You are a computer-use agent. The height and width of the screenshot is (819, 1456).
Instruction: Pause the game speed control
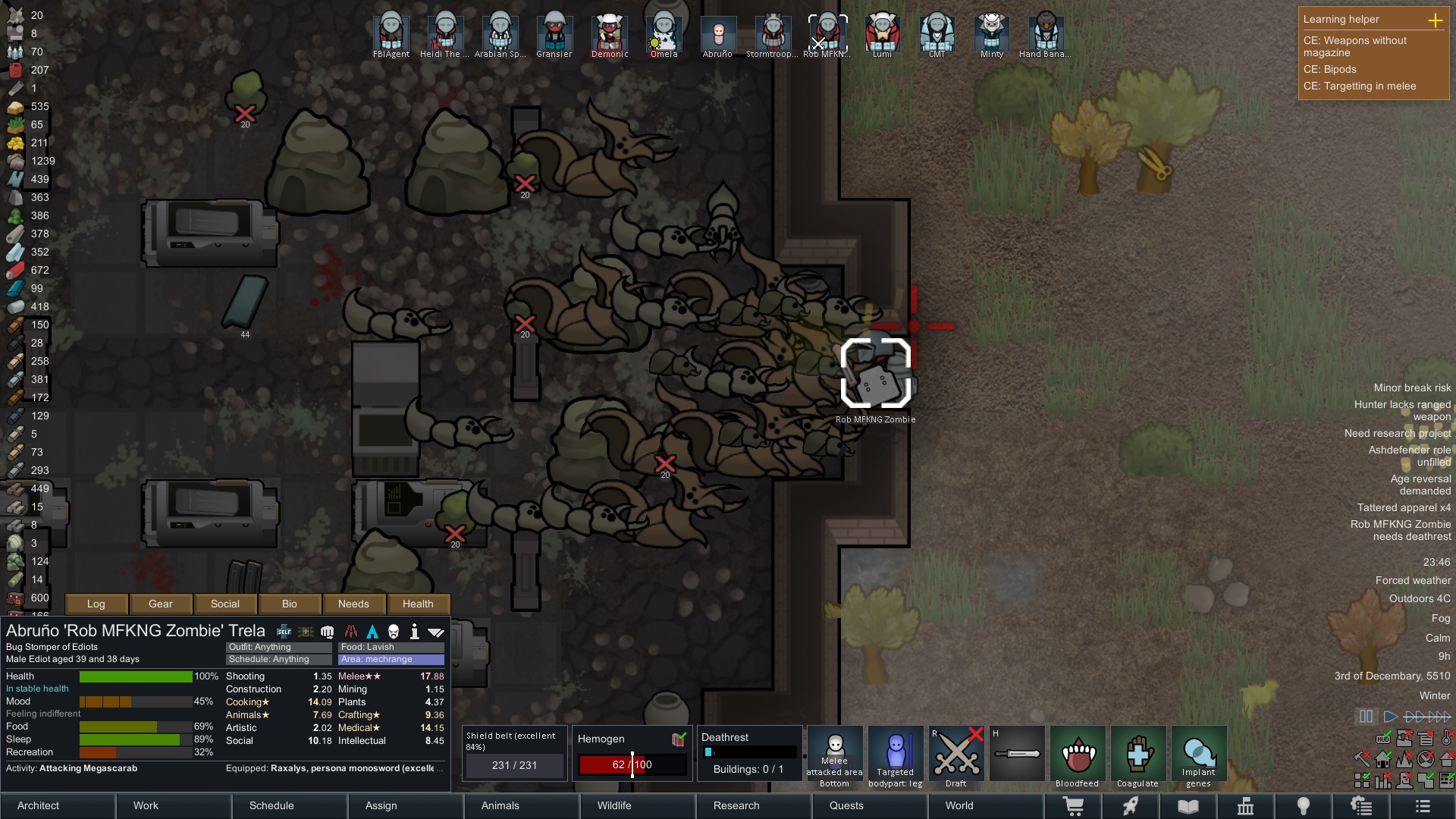click(x=1366, y=717)
